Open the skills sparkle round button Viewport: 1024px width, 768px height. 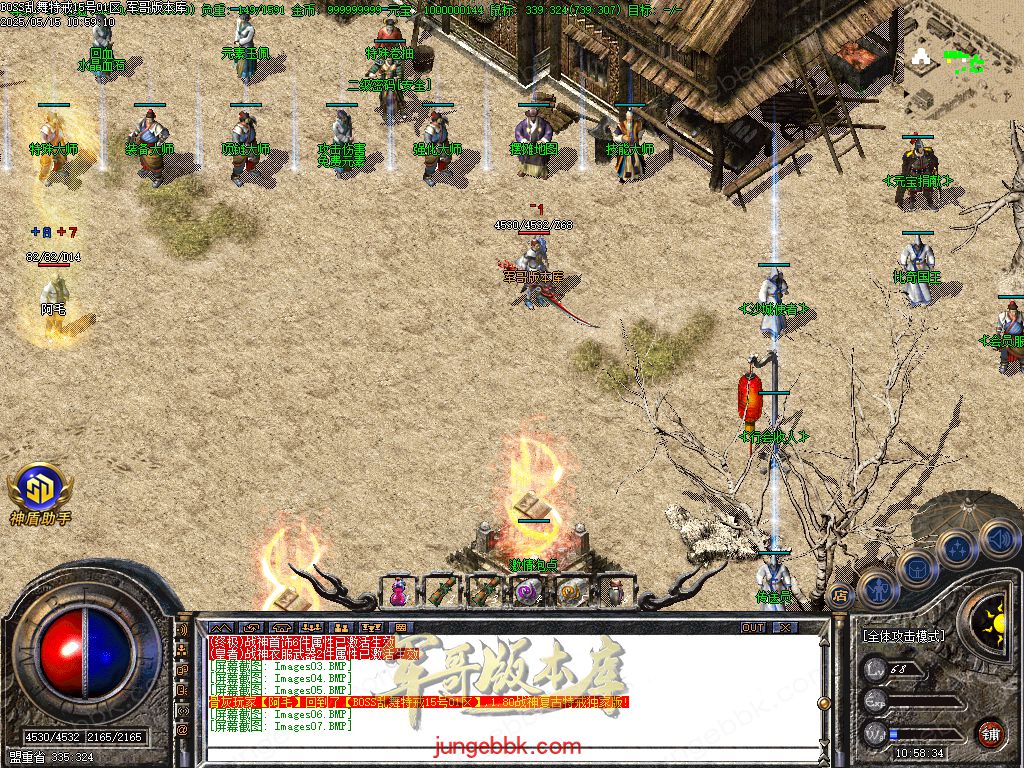coord(957,547)
